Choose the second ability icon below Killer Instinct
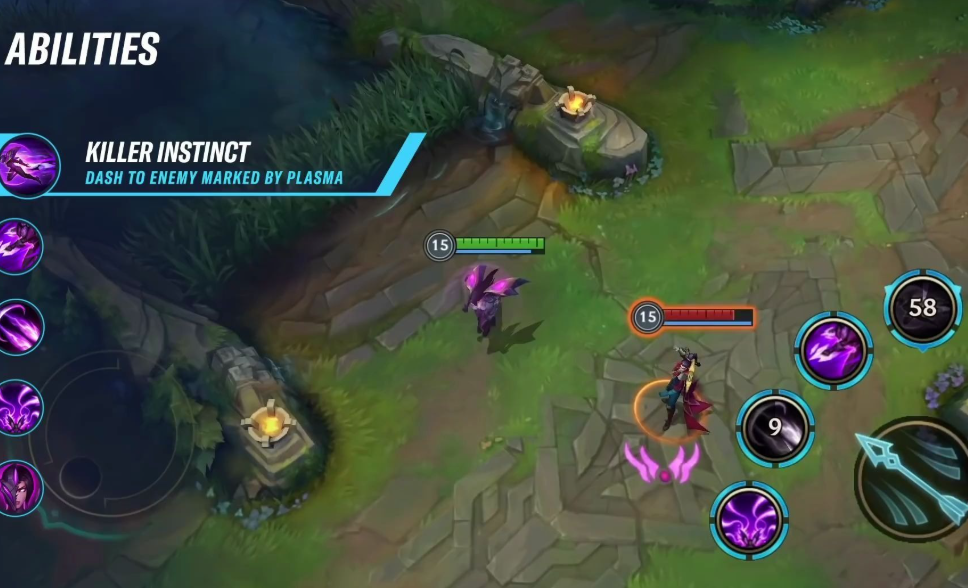This screenshot has height=588, width=968. (19, 327)
